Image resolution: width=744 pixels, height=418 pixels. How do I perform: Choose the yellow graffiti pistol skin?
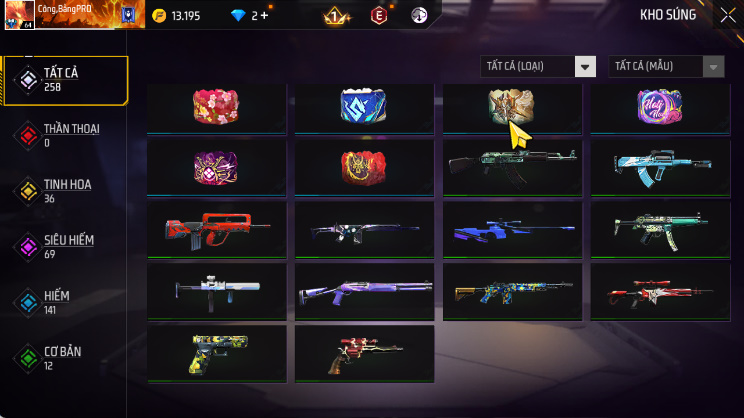(x=216, y=352)
